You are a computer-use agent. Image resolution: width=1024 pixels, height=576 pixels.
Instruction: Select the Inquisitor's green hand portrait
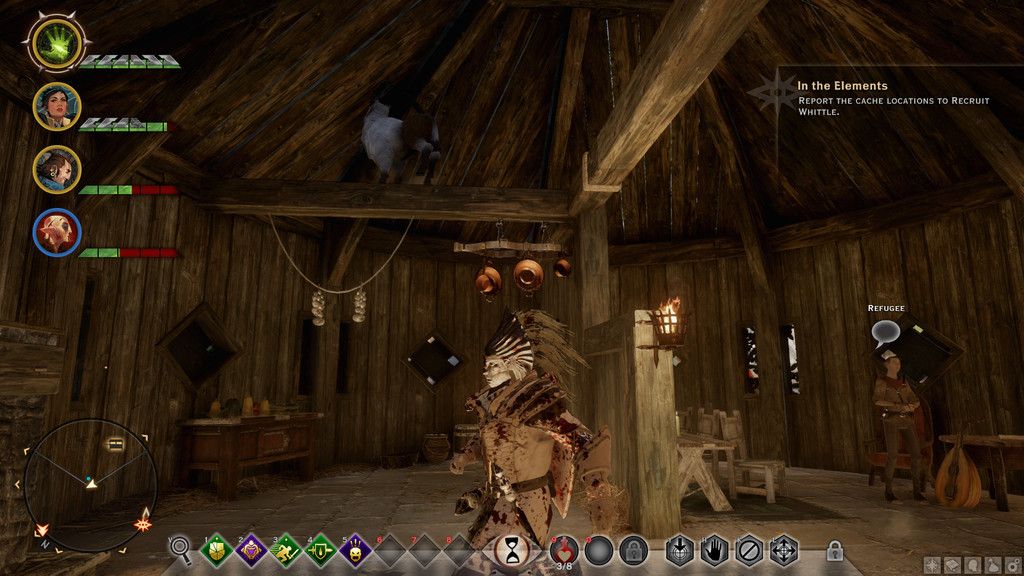click(56, 43)
